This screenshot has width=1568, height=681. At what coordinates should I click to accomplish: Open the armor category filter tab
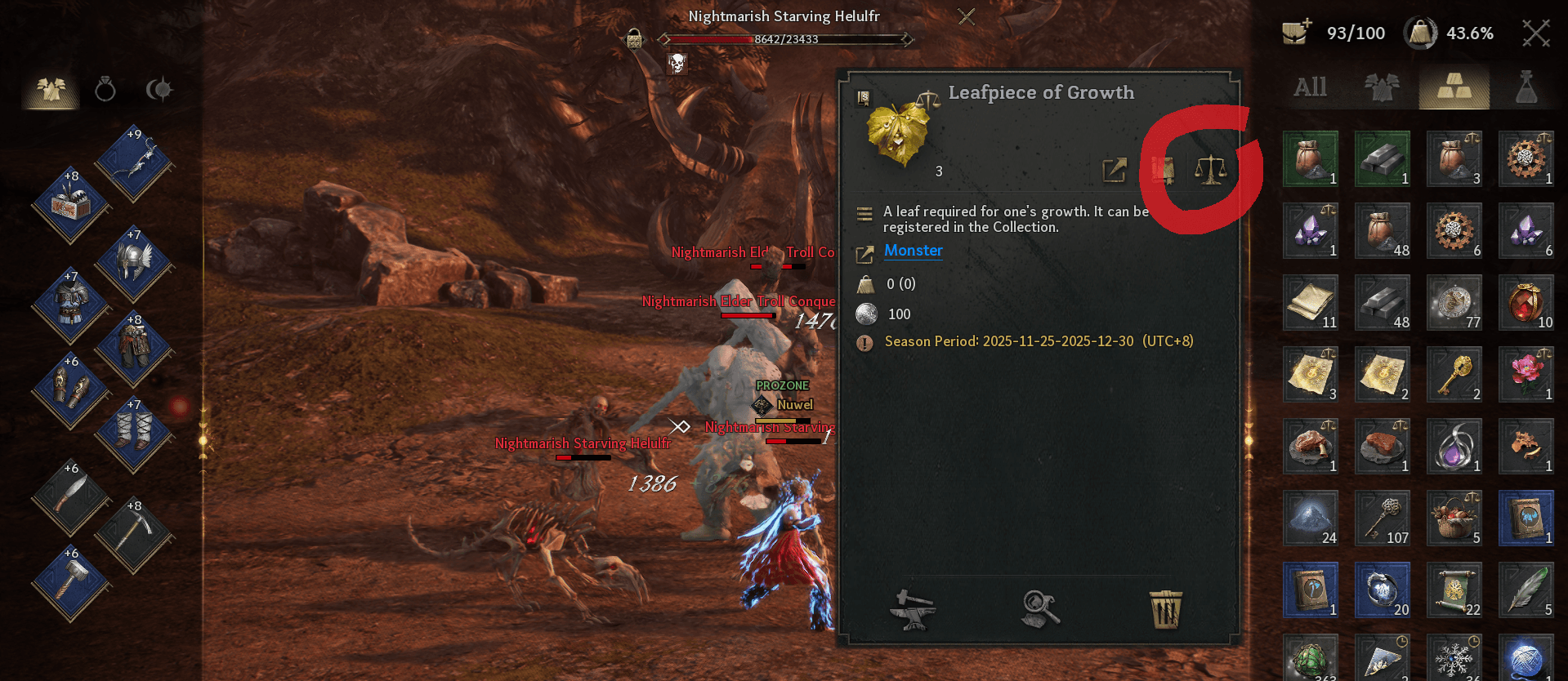coord(1381,85)
